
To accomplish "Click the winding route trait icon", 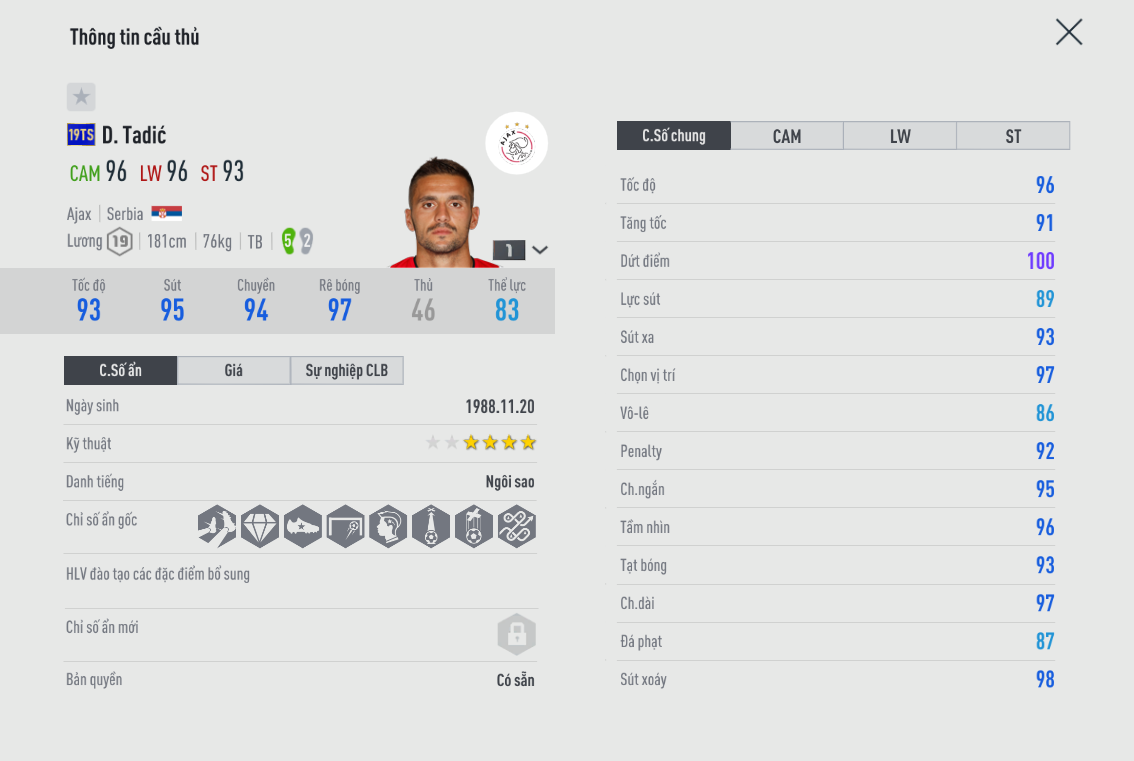I will (517, 526).
